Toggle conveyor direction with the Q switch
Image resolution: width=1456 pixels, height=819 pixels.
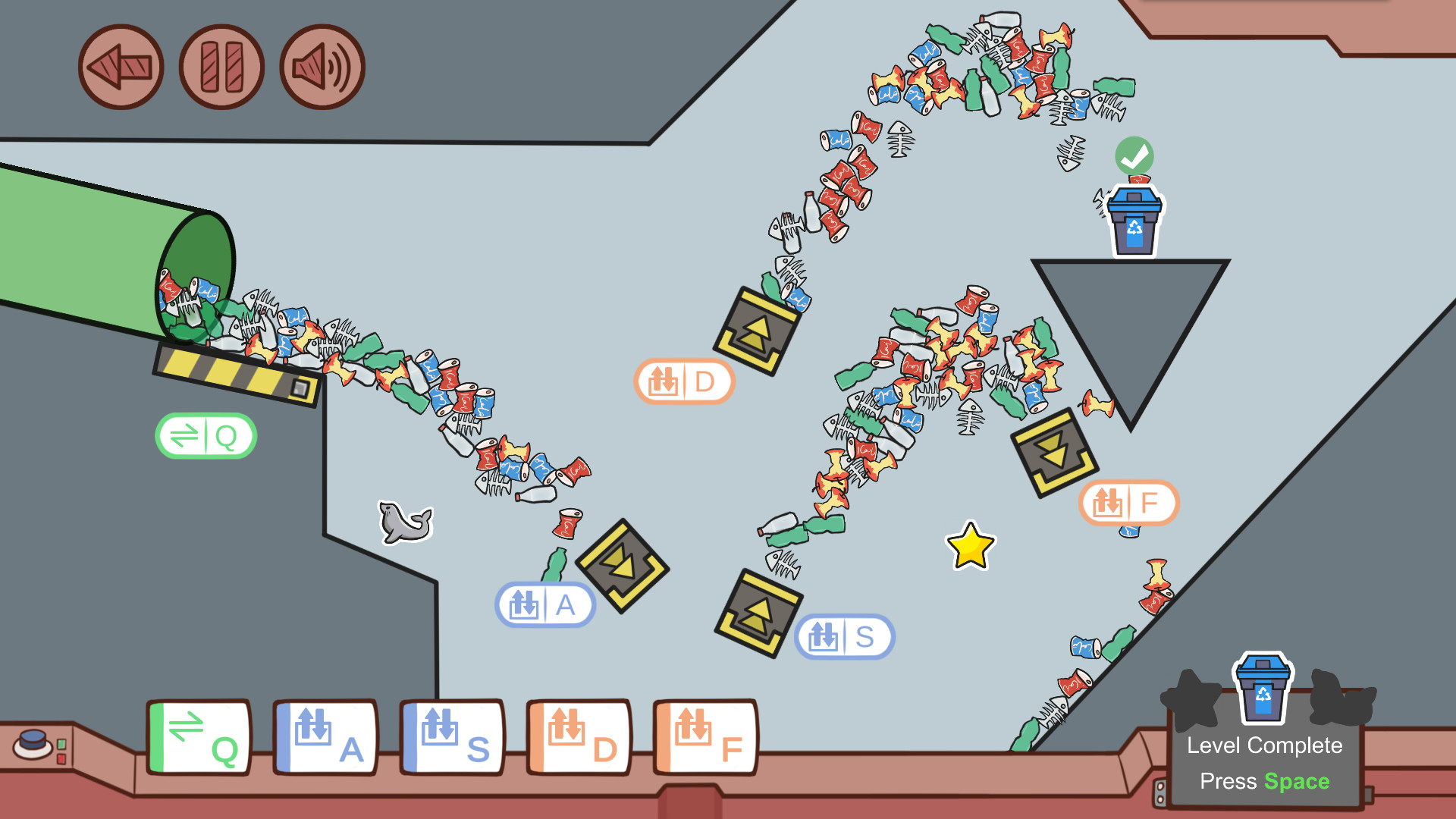[206, 435]
